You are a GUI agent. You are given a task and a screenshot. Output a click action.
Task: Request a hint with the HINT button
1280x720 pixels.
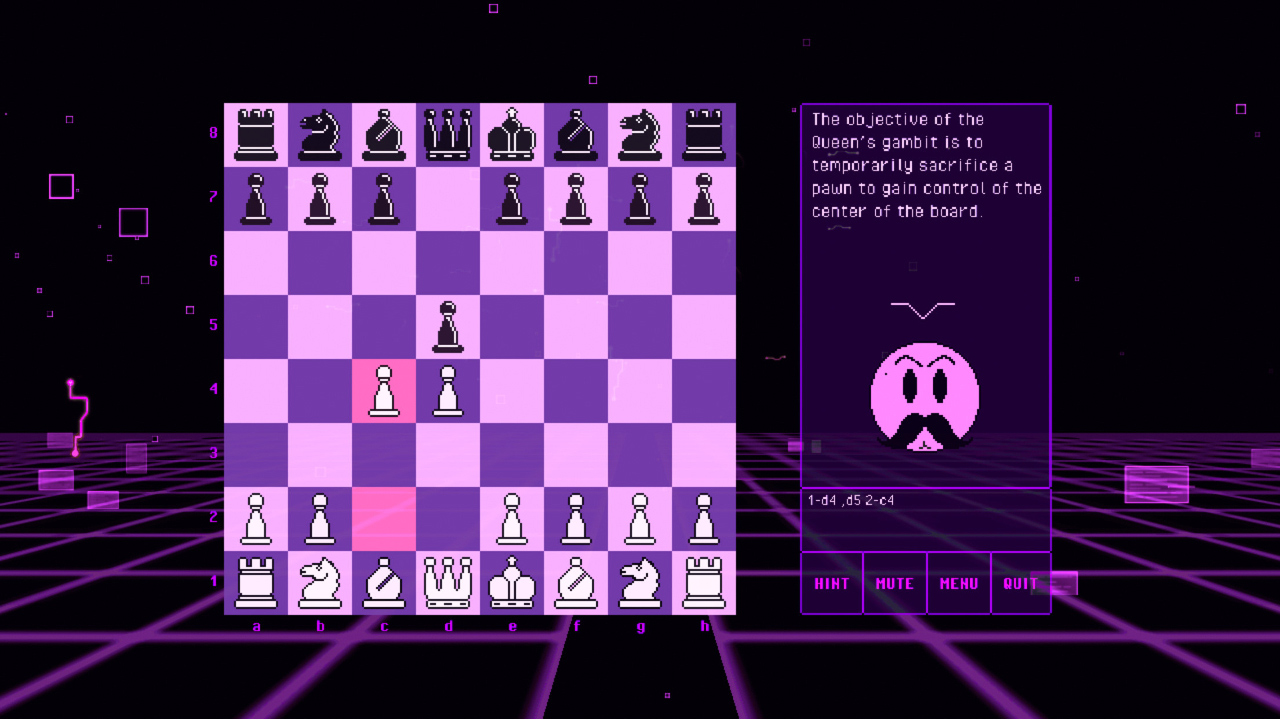click(x=831, y=583)
